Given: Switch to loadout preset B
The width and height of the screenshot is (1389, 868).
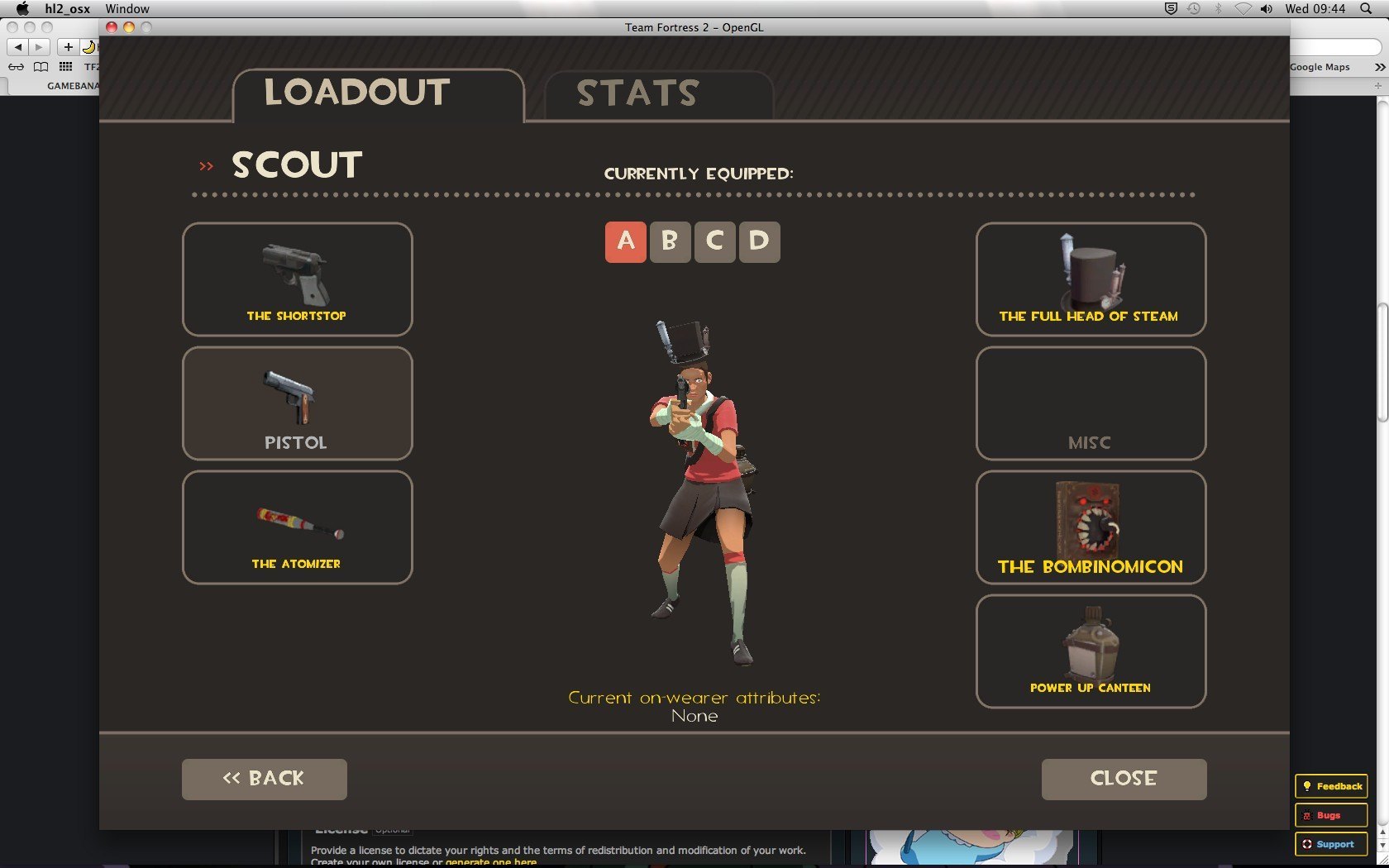Looking at the screenshot, I should pos(670,242).
